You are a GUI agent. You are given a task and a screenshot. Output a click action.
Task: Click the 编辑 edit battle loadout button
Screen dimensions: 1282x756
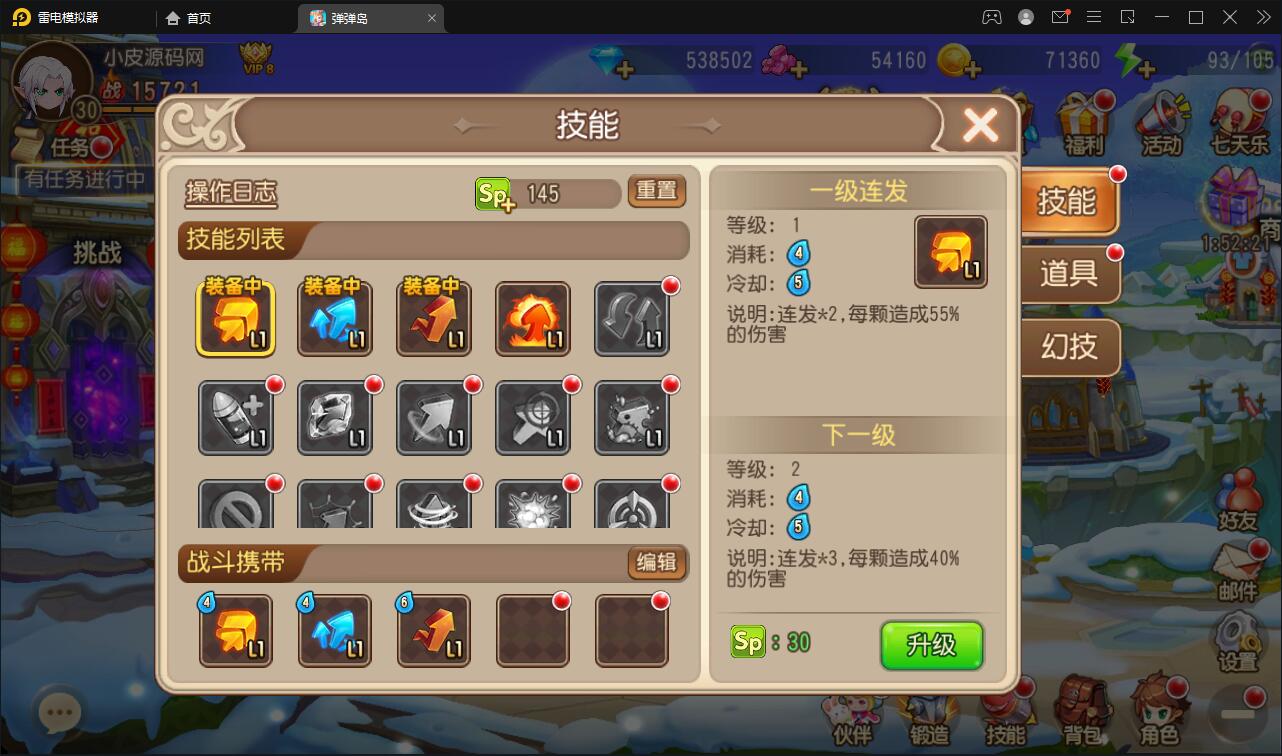pos(656,563)
